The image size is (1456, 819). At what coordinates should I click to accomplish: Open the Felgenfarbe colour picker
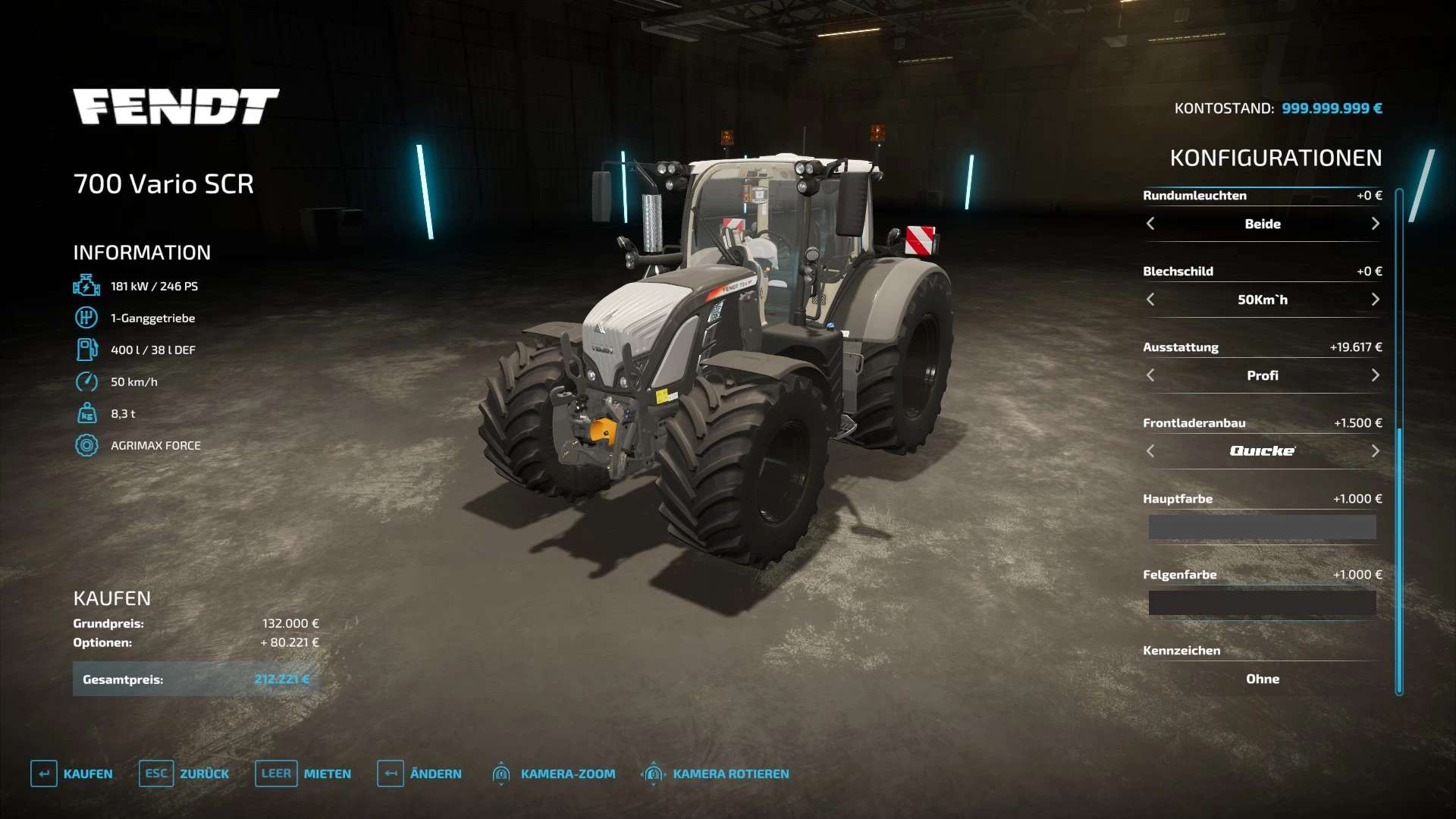[x=1262, y=603]
